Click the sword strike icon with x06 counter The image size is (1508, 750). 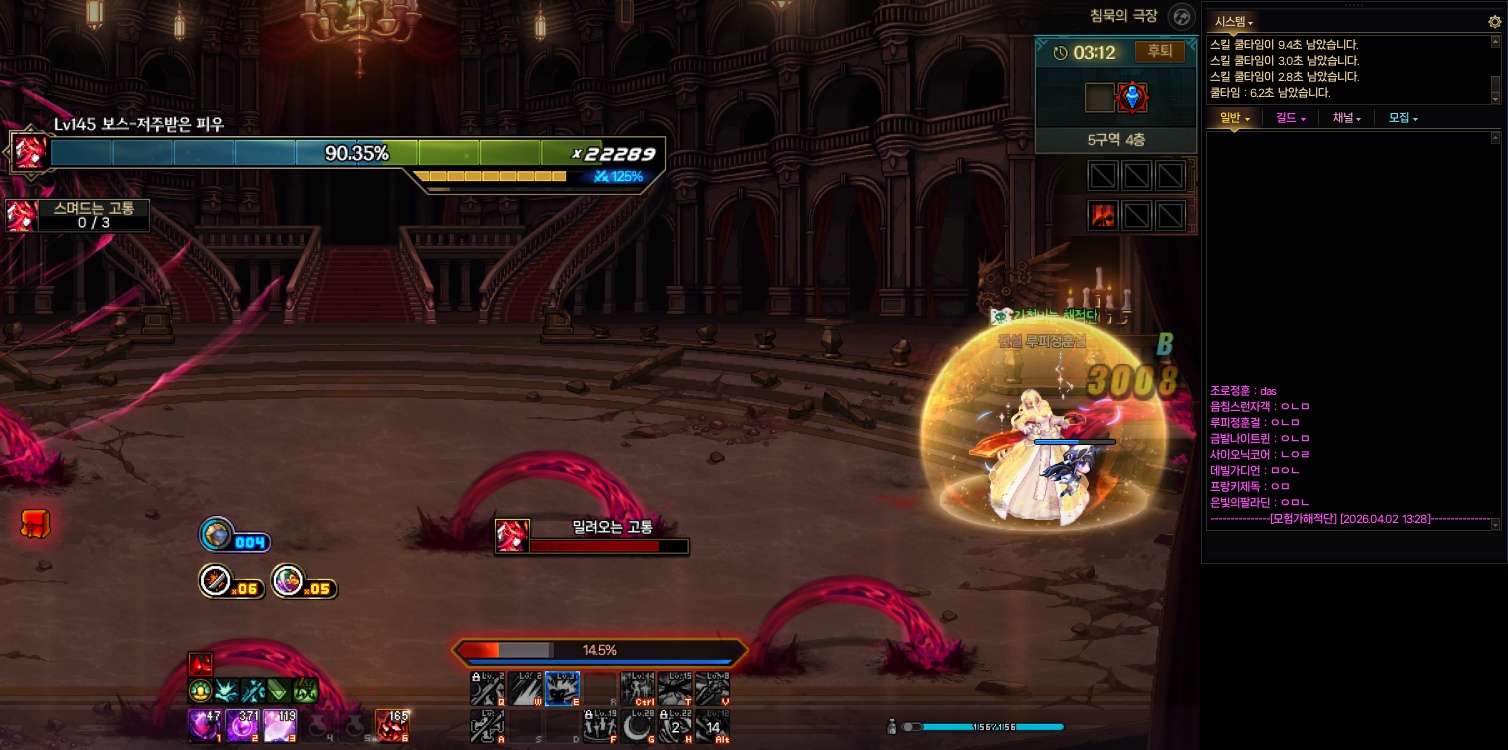click(x=217, y=581)
